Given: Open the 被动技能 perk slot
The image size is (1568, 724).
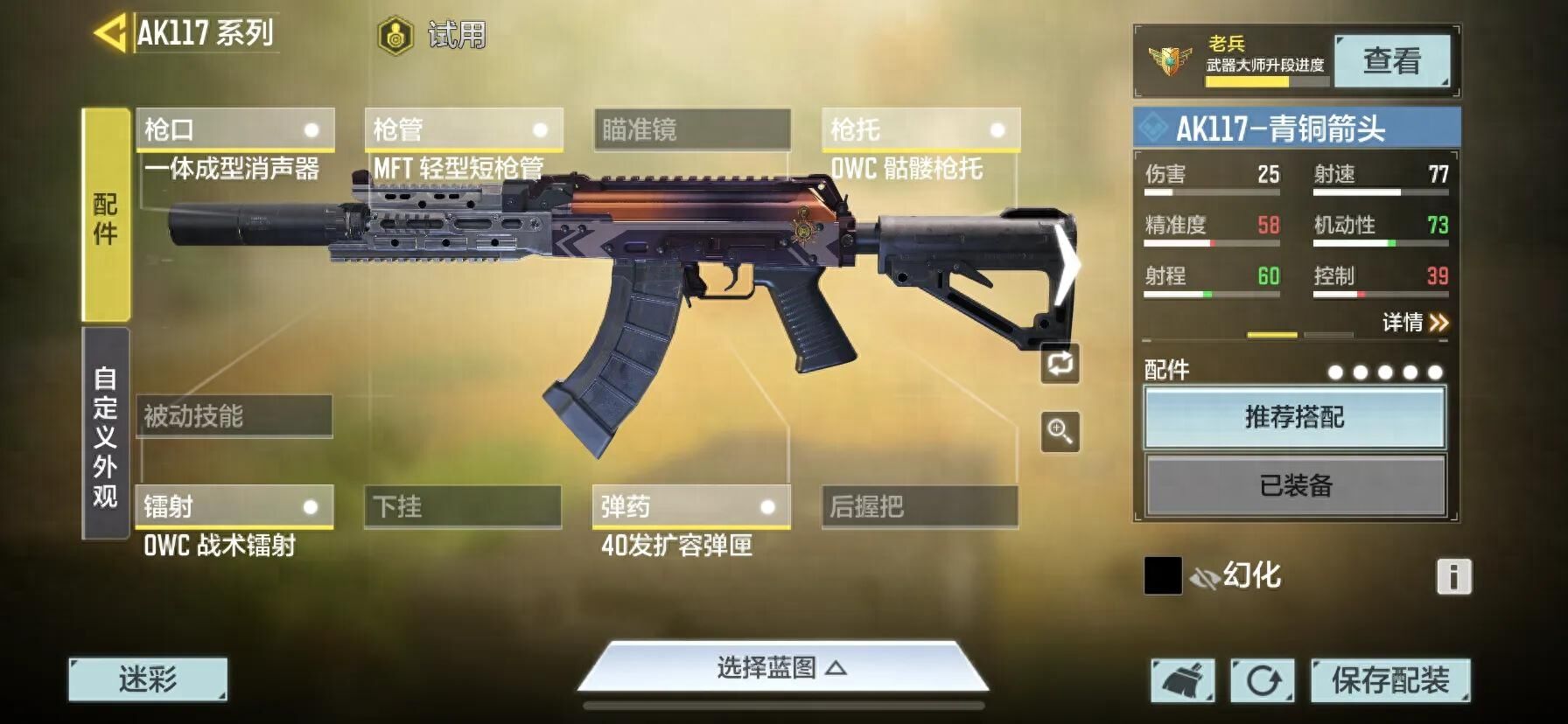Looking at the screenshot, I should [x=234, y=416].
